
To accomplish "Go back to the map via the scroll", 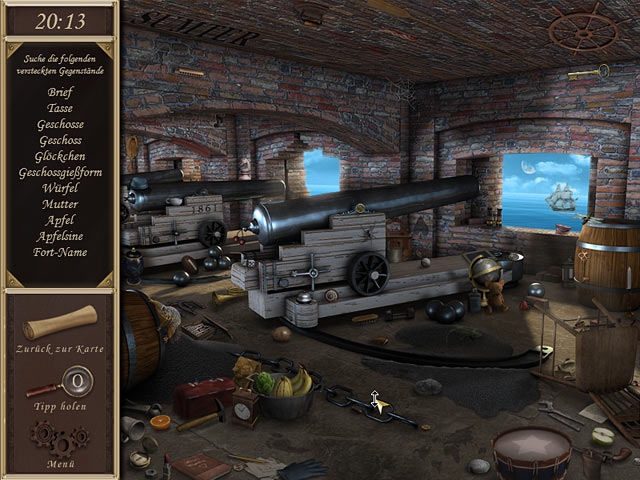I will pyautogui.click(x=60, y=323).
